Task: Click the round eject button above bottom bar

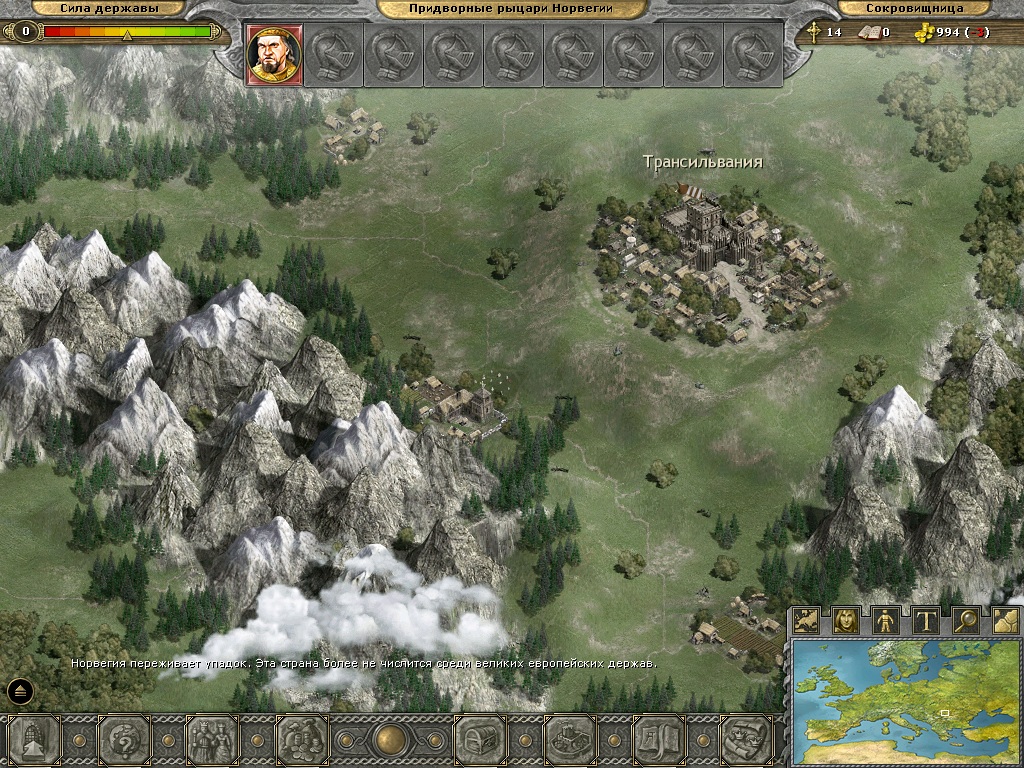Action: (x=21, y=690)
